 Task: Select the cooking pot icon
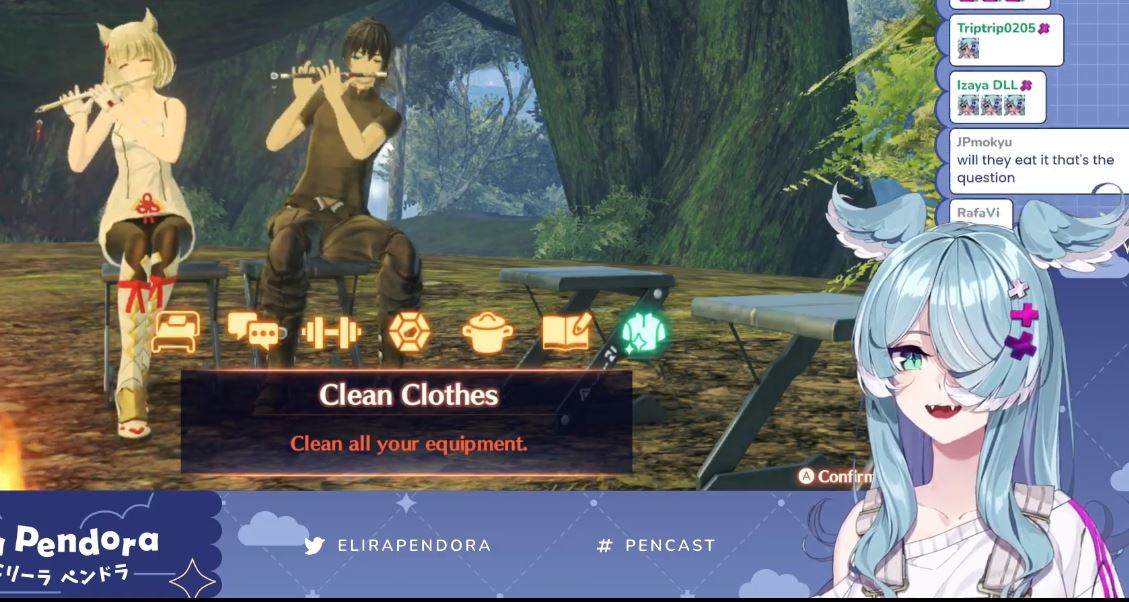point(488,333)
